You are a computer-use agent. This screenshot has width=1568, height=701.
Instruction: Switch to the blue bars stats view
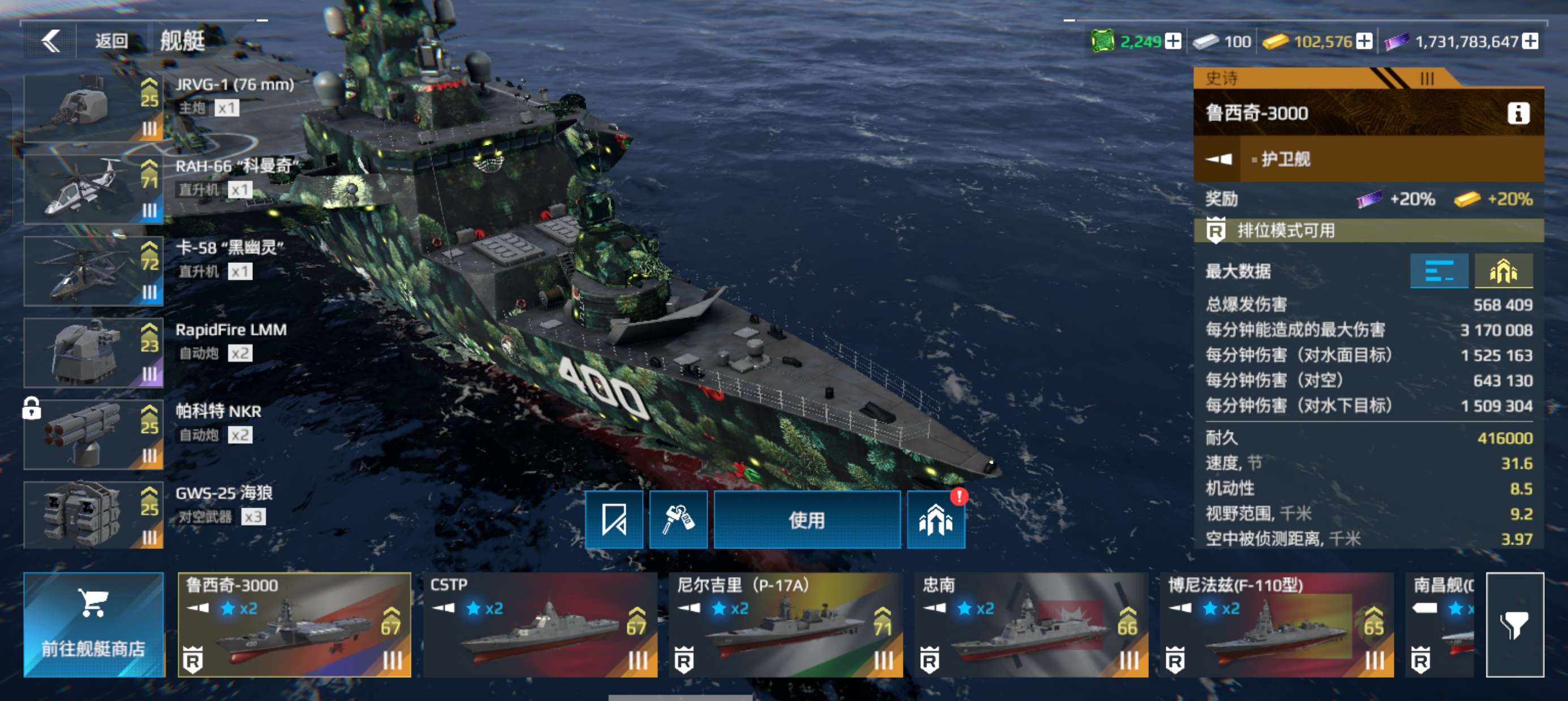(1439, 271)
